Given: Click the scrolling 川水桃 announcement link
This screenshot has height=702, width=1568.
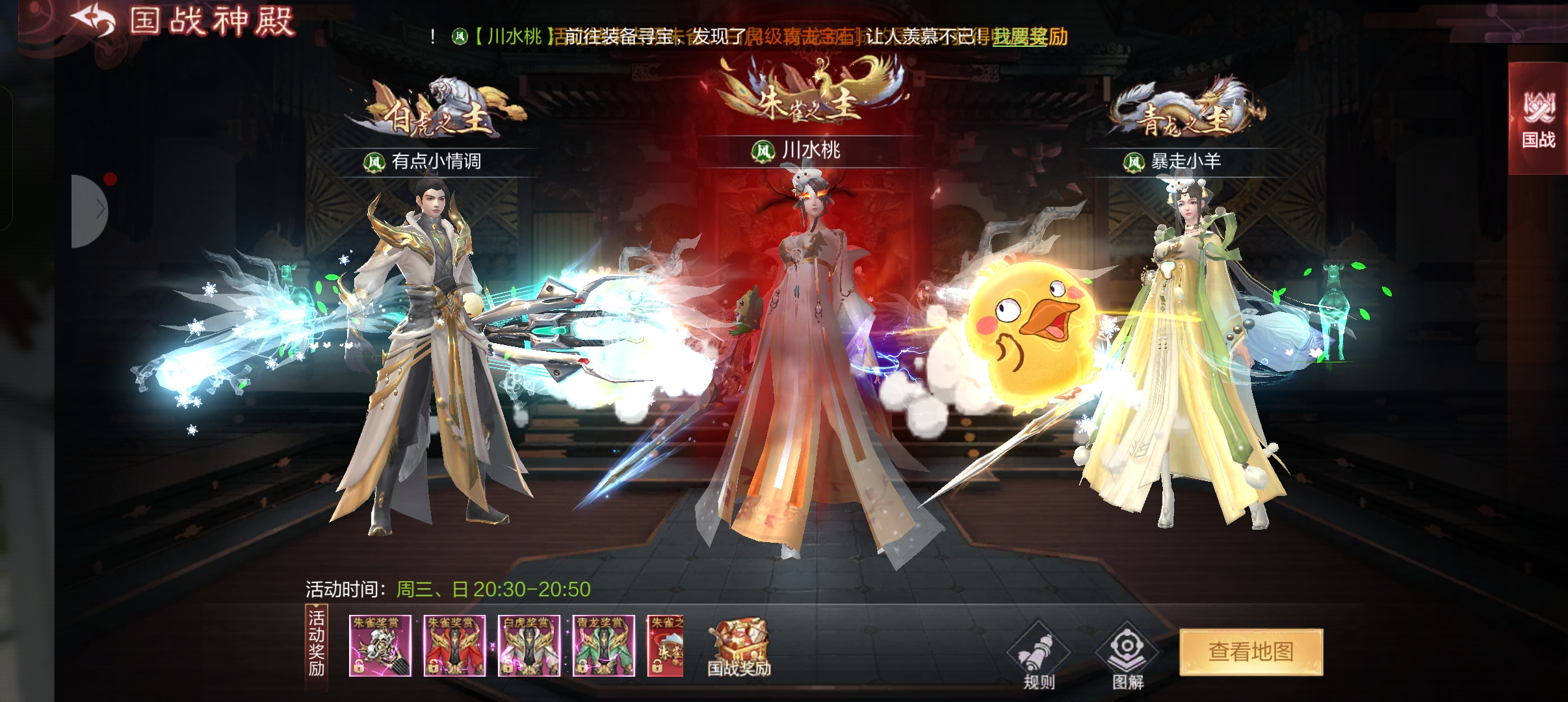Looking at the screenshot, I should 514,36.
